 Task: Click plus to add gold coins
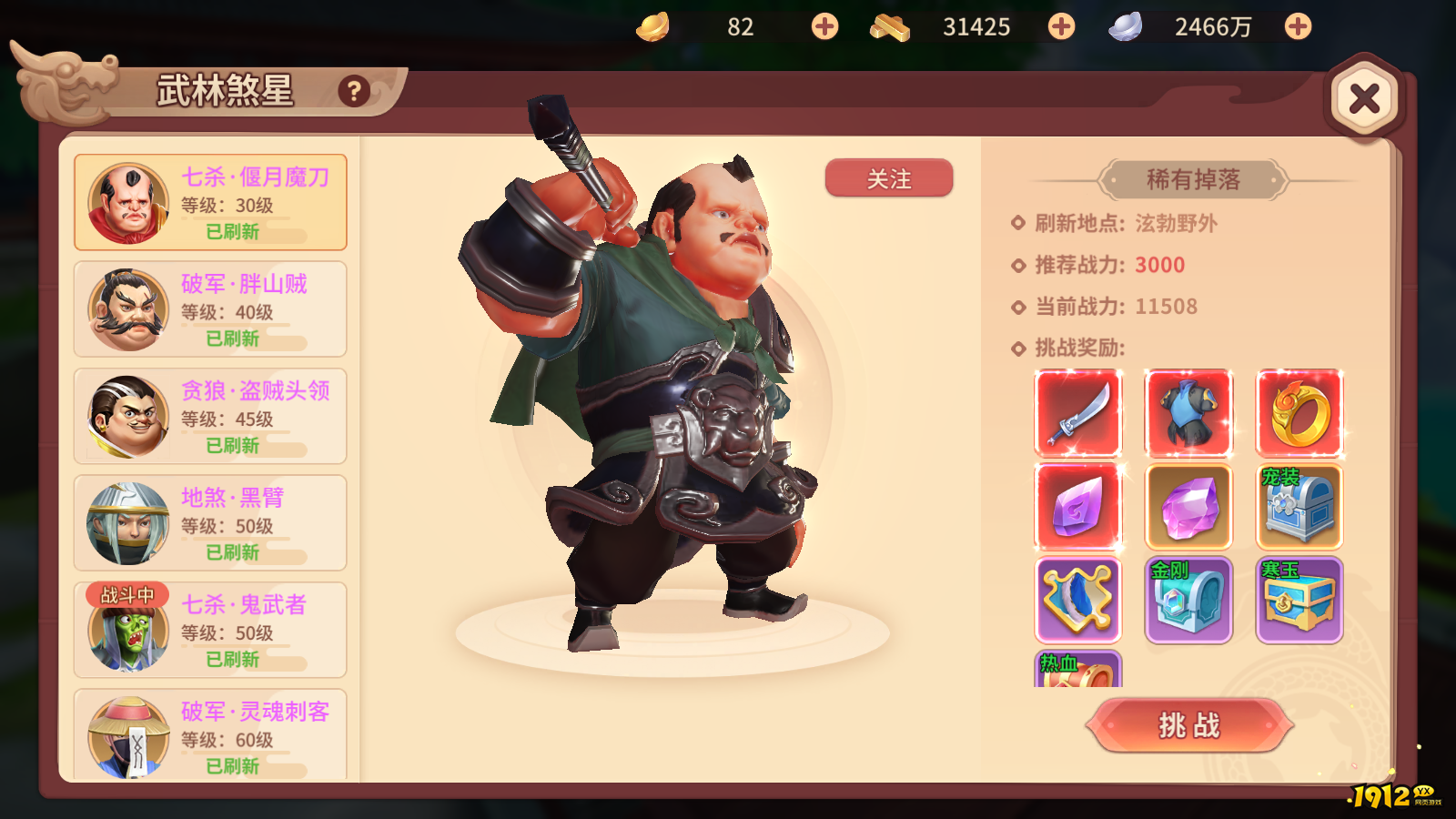[824, 26]
